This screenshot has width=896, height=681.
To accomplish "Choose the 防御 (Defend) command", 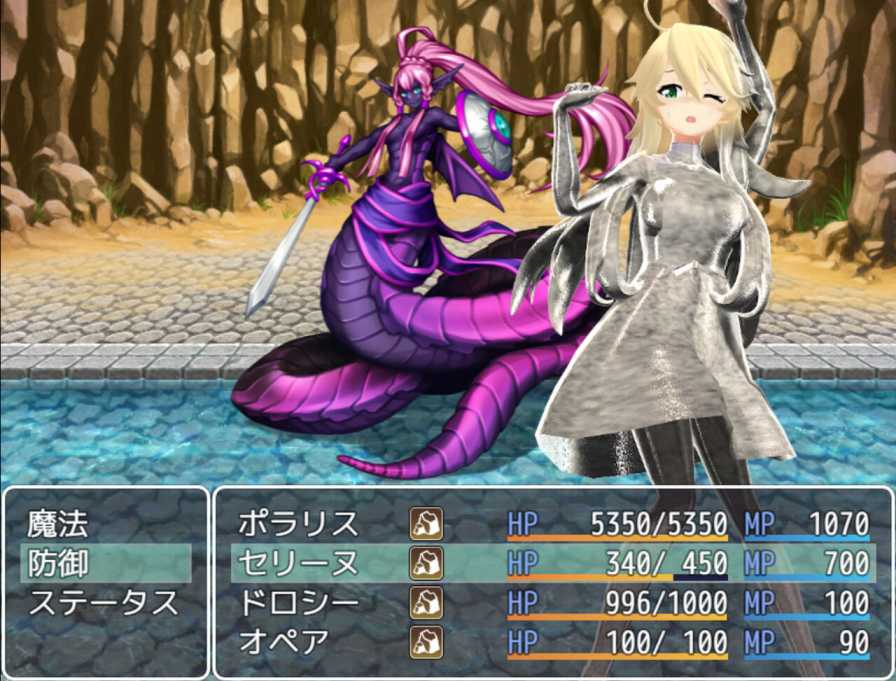I will [x=58, y=563].
